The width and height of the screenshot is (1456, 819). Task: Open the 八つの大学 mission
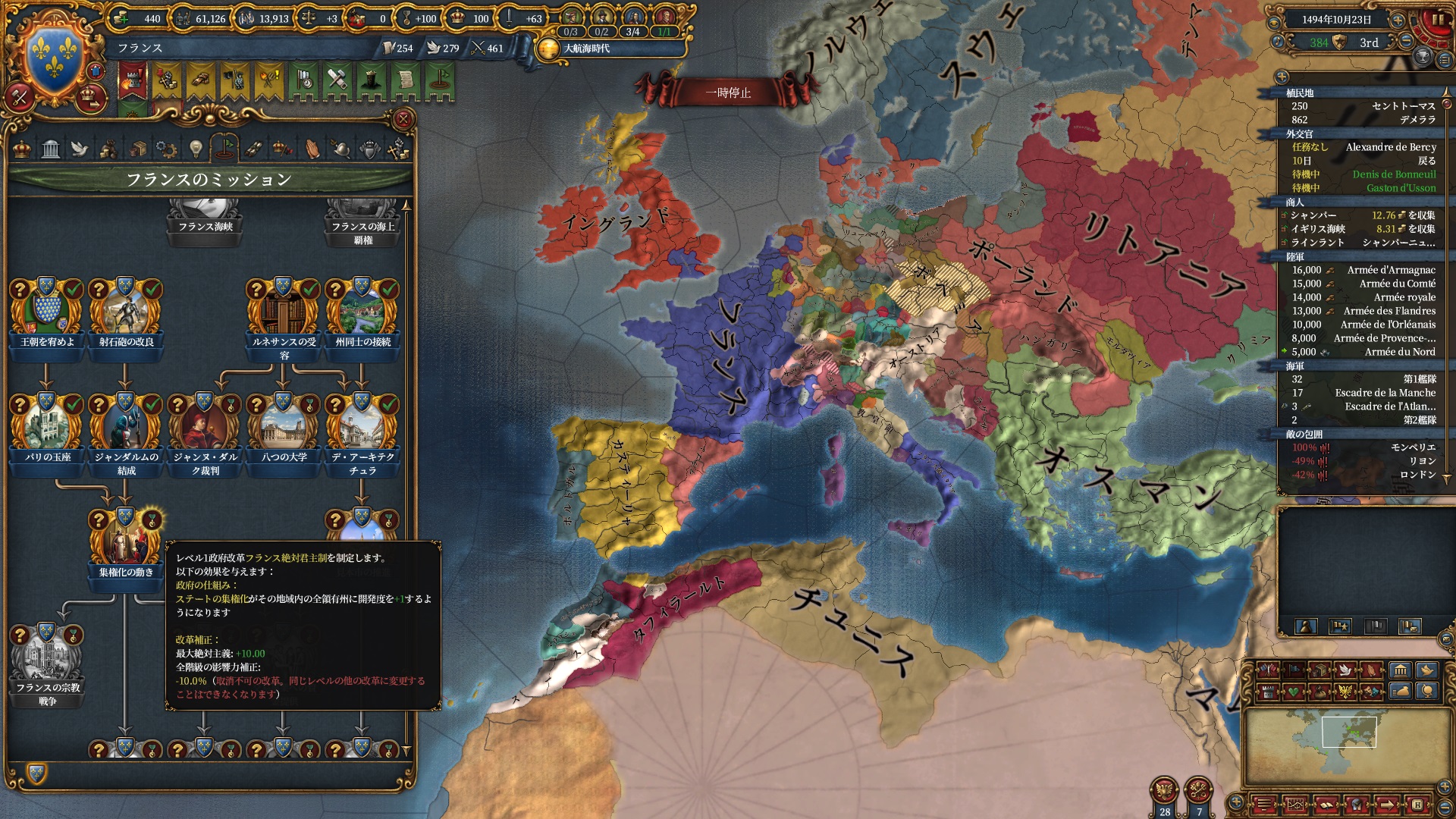pos(284,425)
